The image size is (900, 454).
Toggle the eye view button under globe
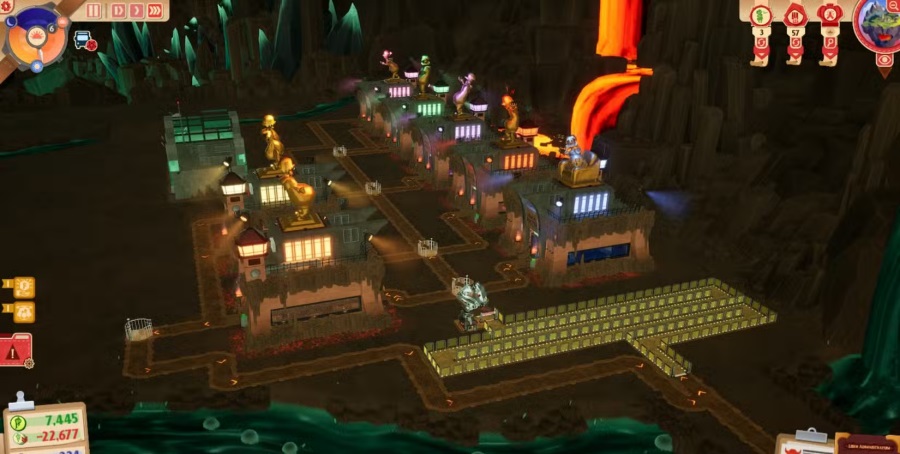884,61
